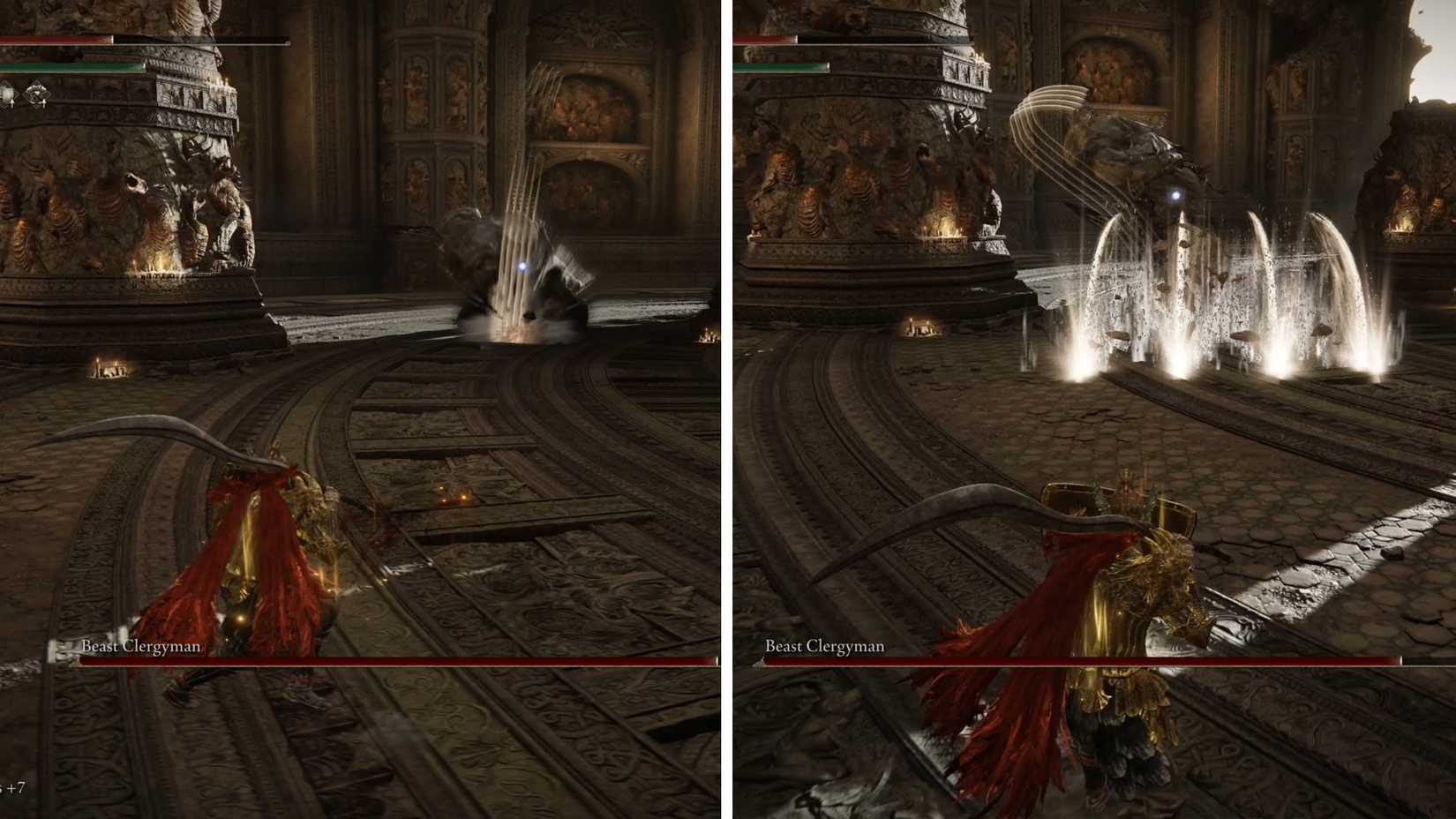The height and width of the screenshot is (819, 1456).
Task: Click the Beast Clergyman name label, right panel
Action: point(825,646)
